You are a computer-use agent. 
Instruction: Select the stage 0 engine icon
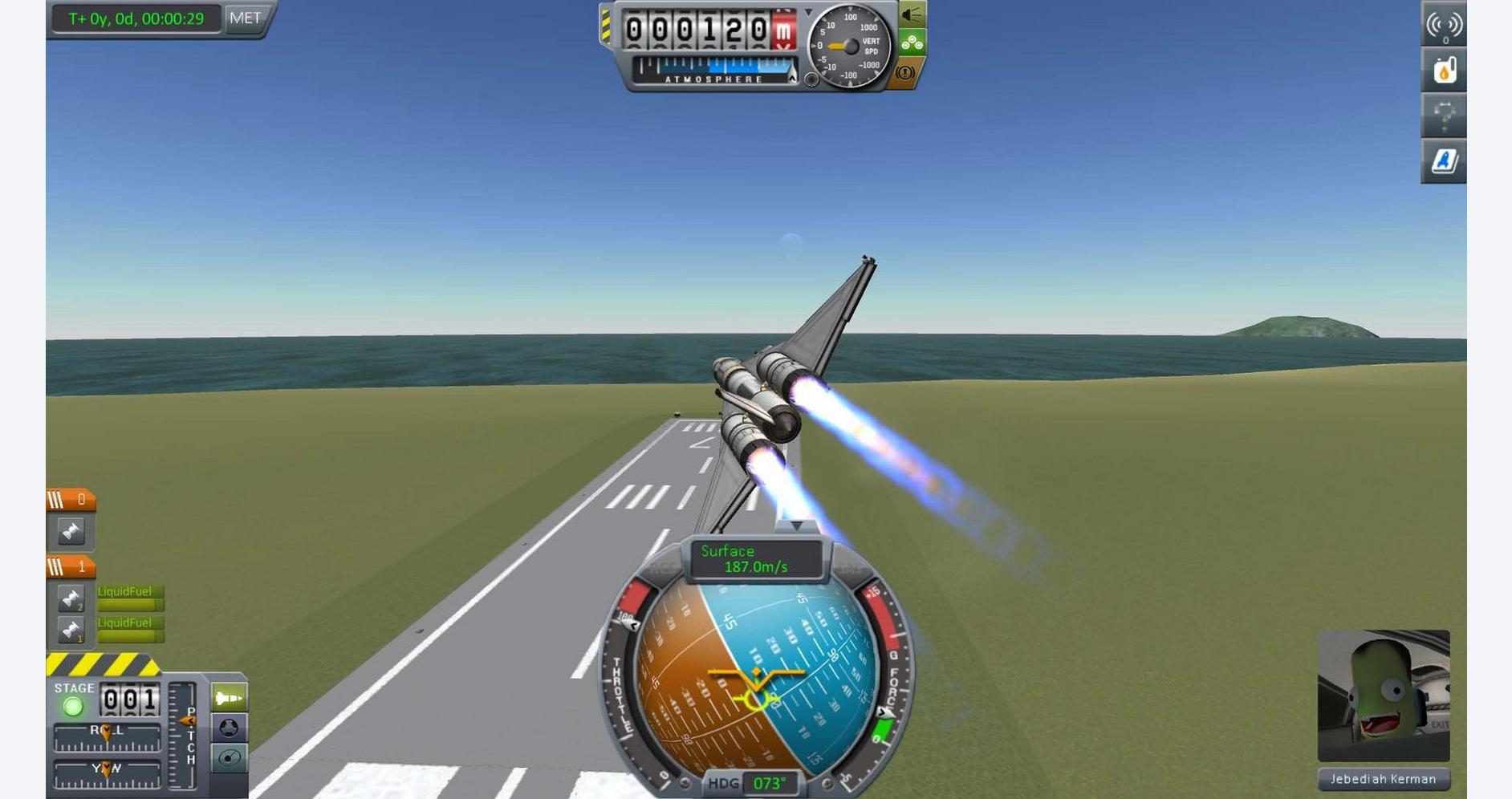(71, 532)
